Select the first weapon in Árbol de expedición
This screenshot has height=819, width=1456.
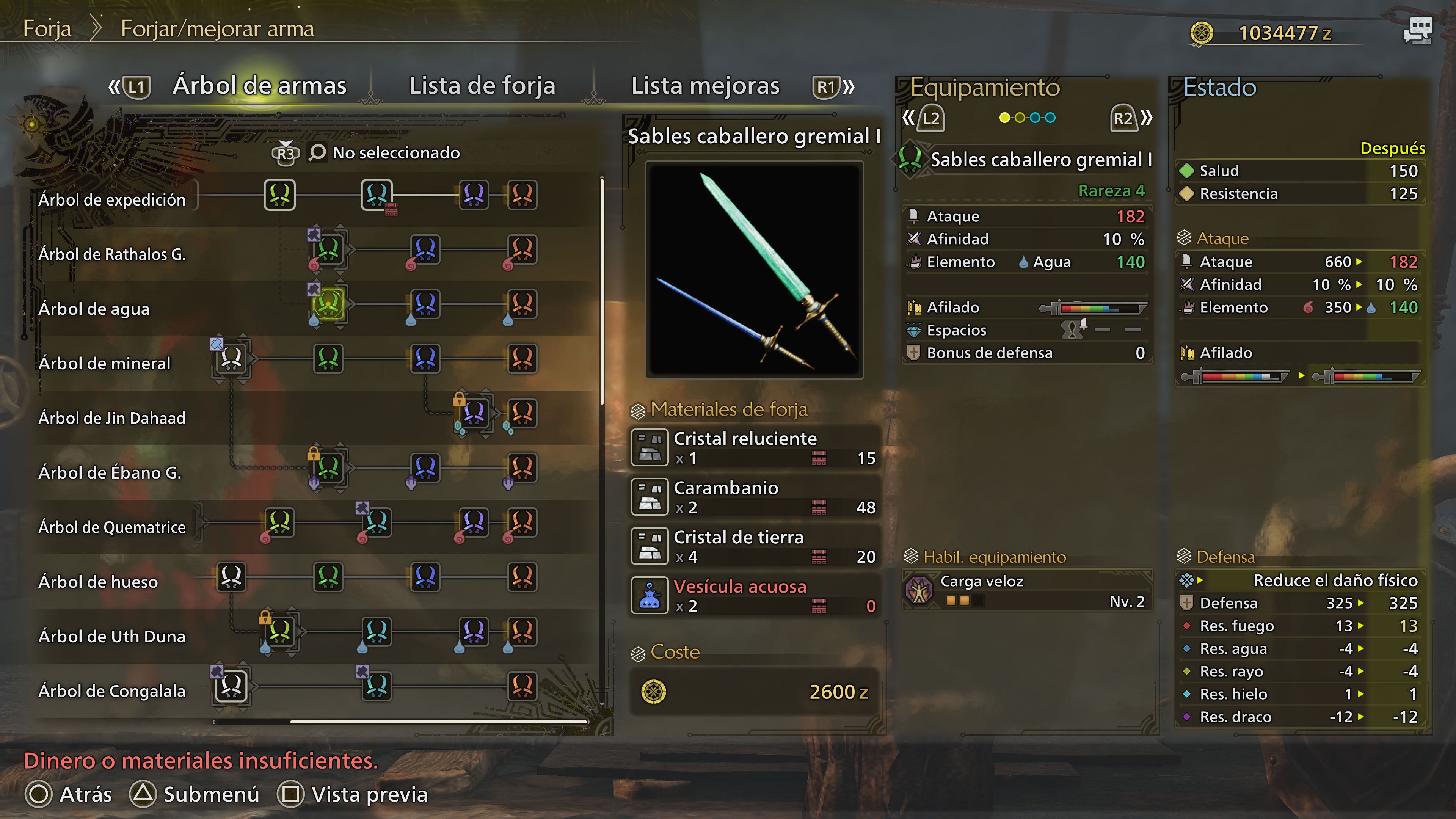click(x=279, y=195)
